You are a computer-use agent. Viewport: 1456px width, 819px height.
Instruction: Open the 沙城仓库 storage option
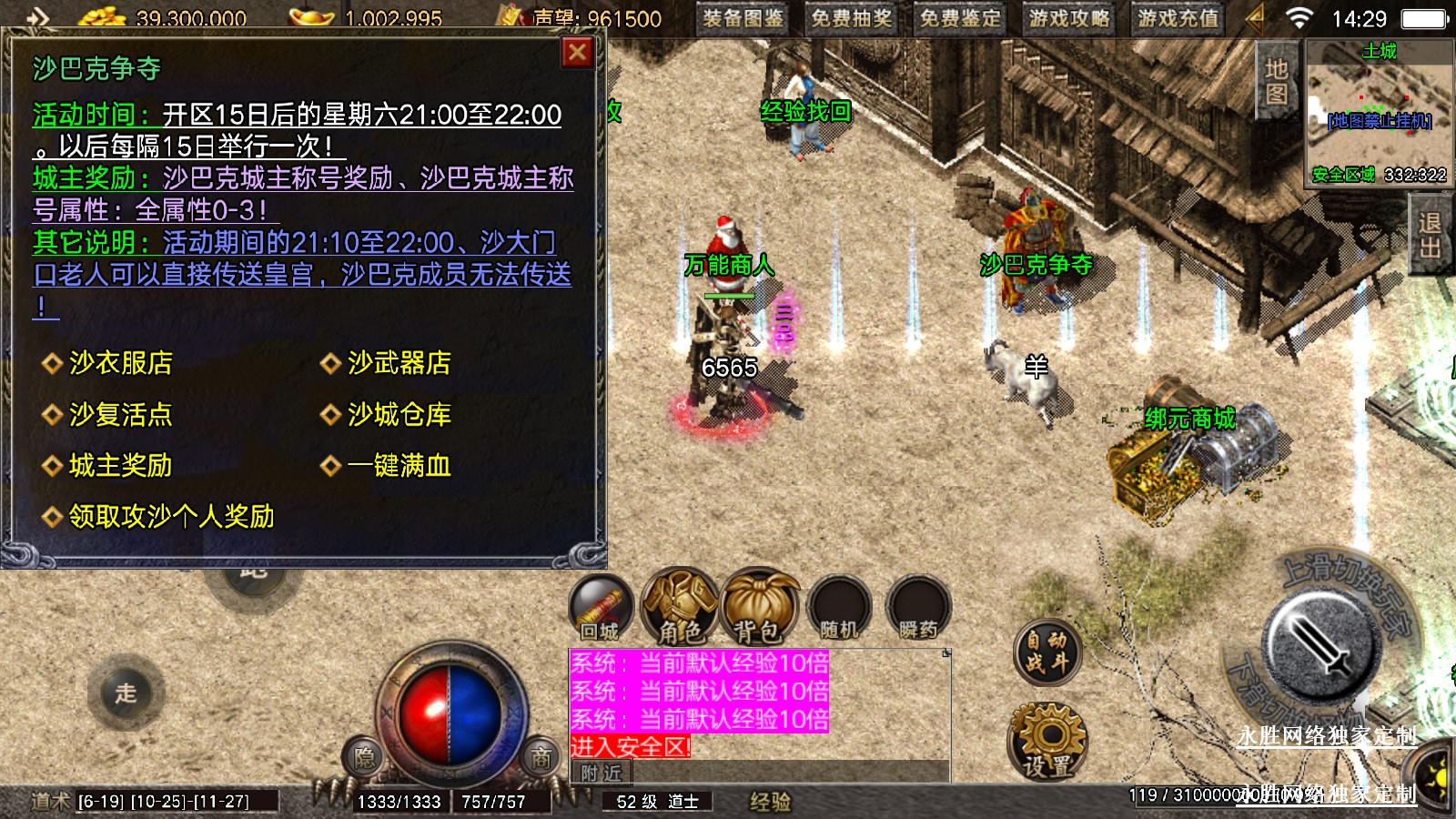(x=399, y=415)
